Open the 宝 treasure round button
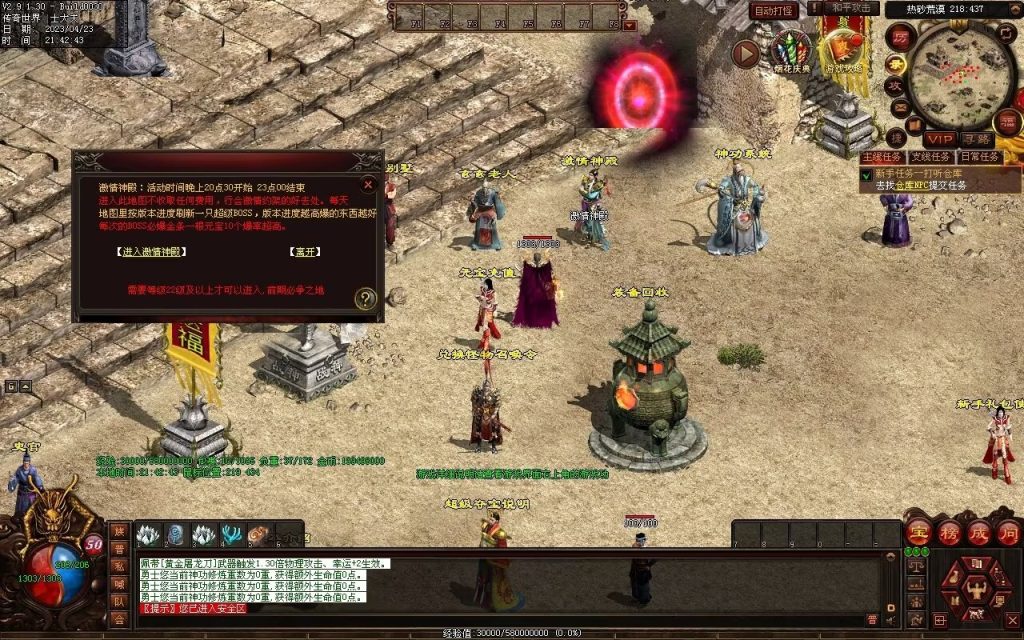This screenshot has width=1024, height=640. 920,532
